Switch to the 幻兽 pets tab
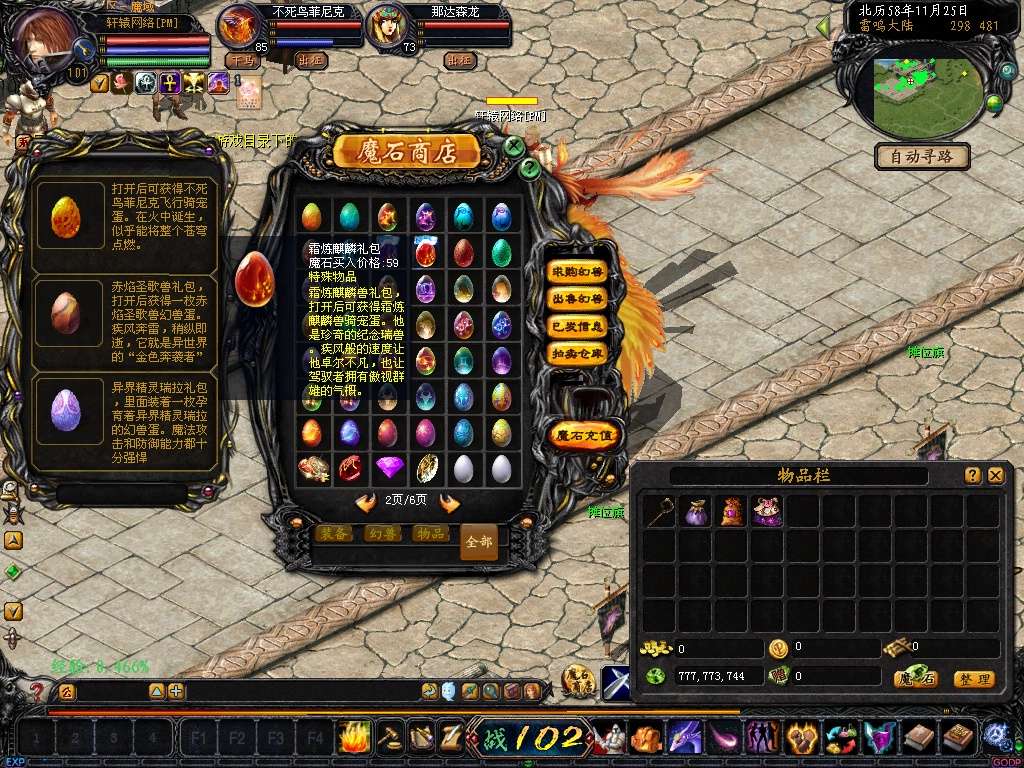This screenshot has width=1024, height=768. coord(381,533)
